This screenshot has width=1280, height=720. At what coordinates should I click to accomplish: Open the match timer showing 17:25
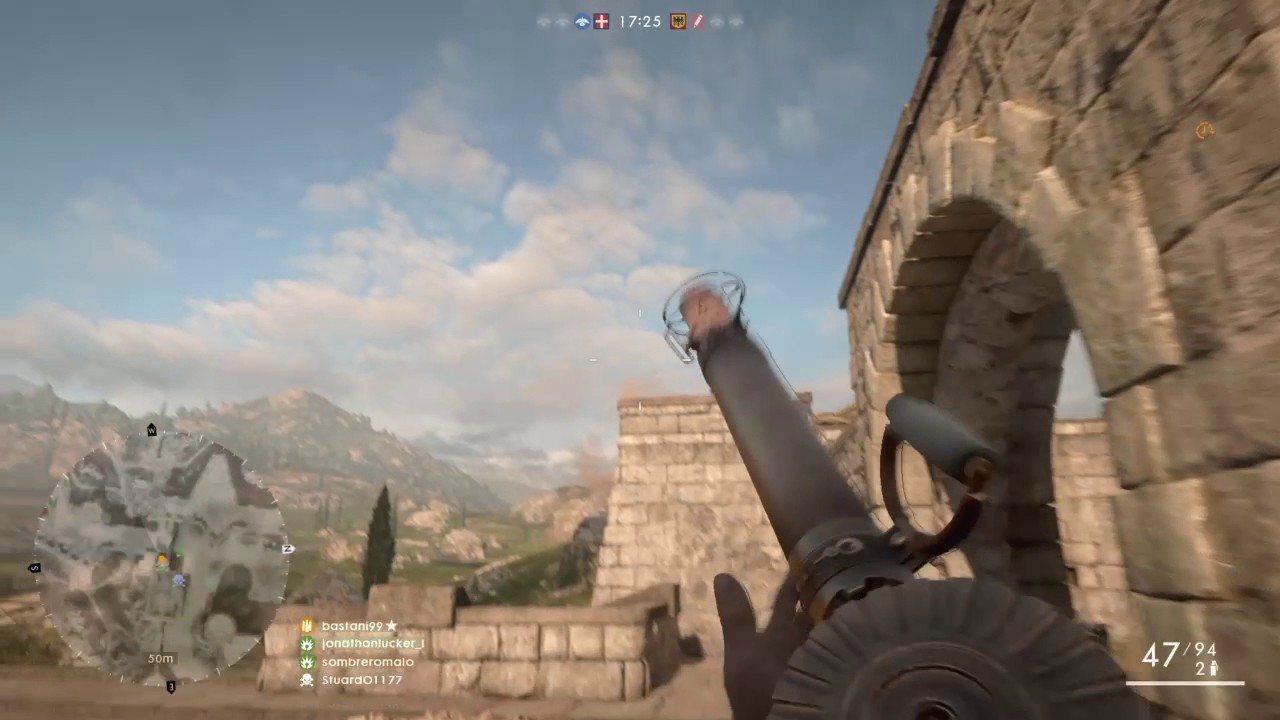[640, 22]
